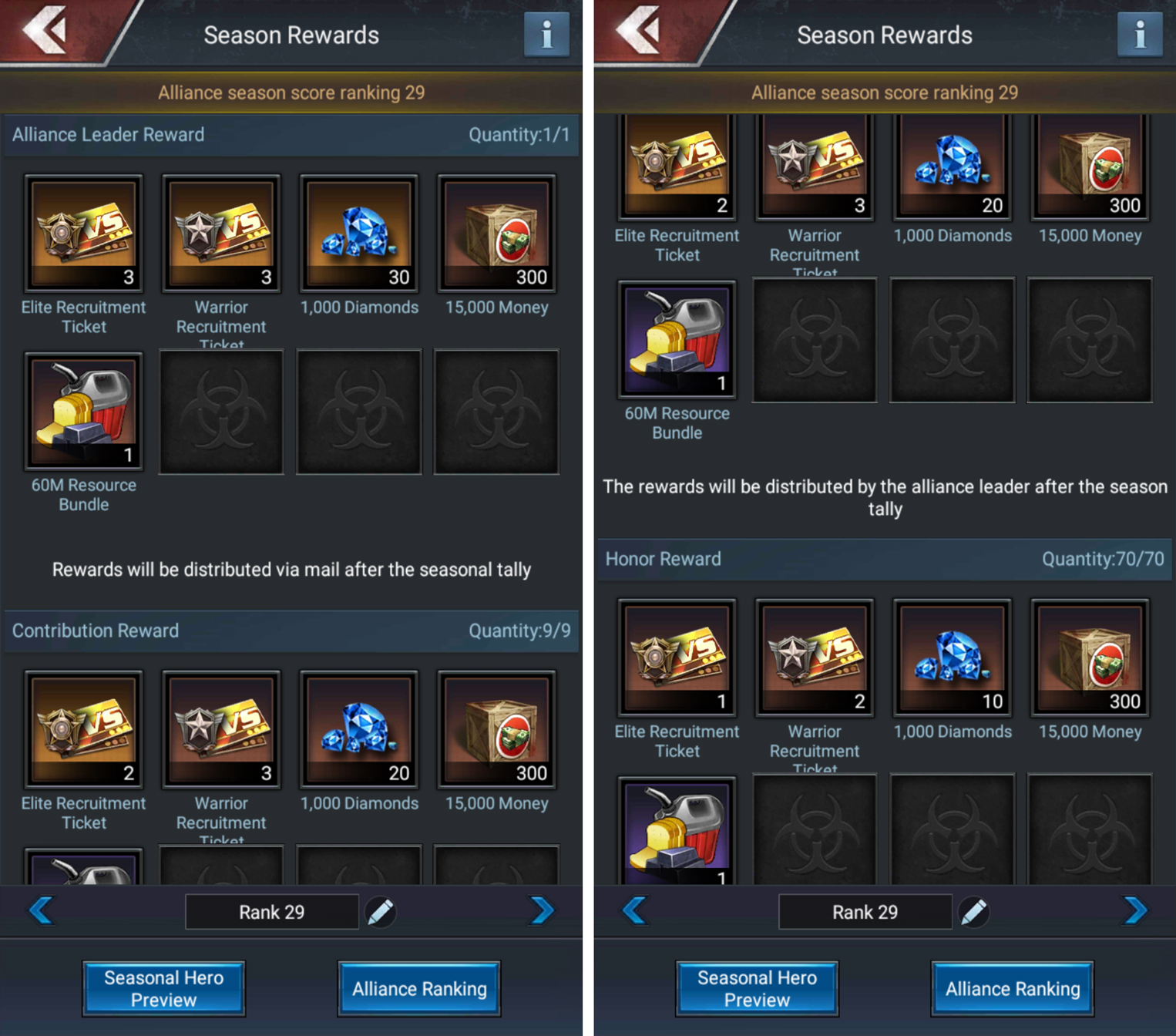Select the Elite Recruitment Ticket reward icon

coord(83,233)
